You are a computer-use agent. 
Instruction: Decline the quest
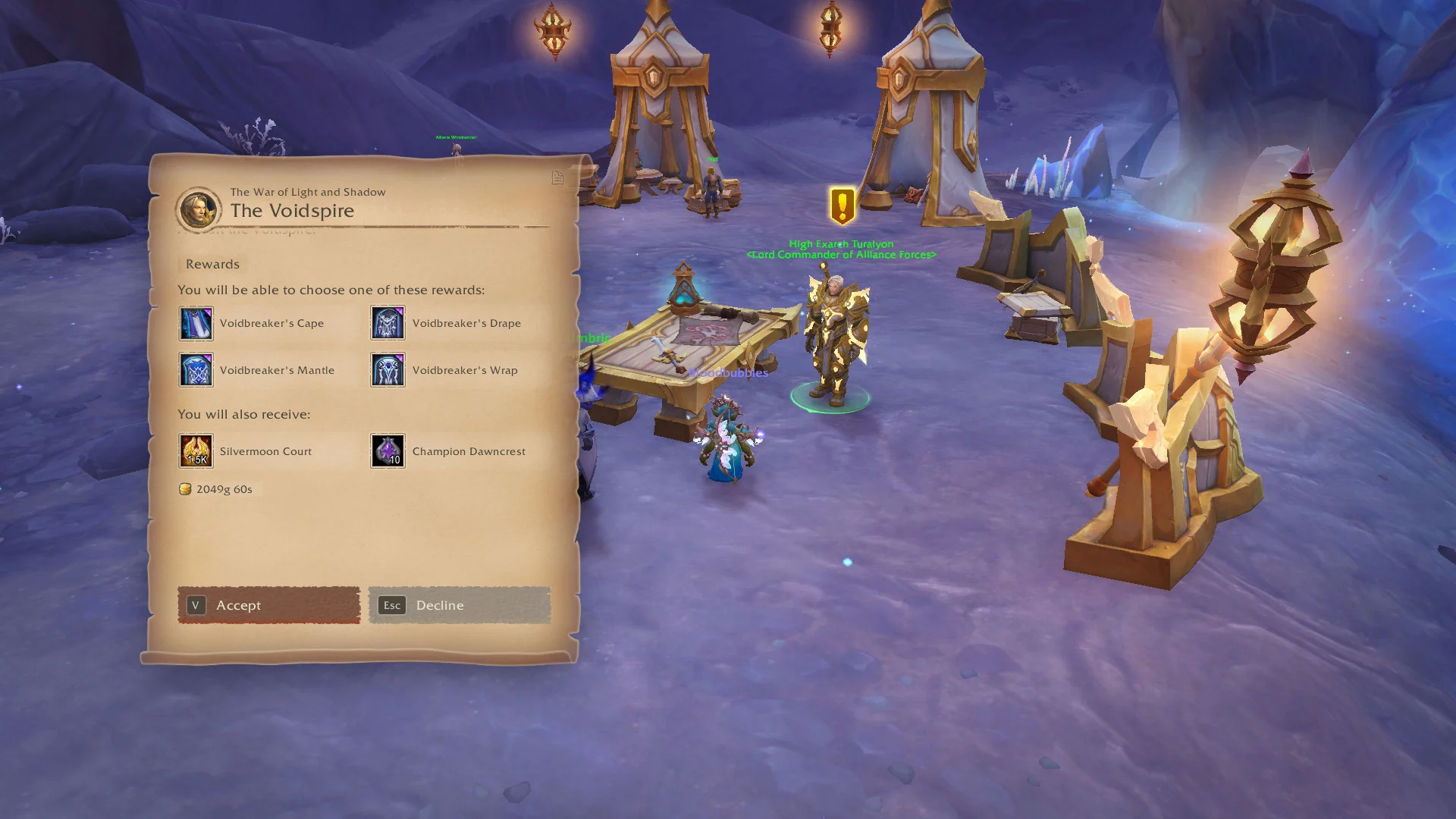[459, 605]
